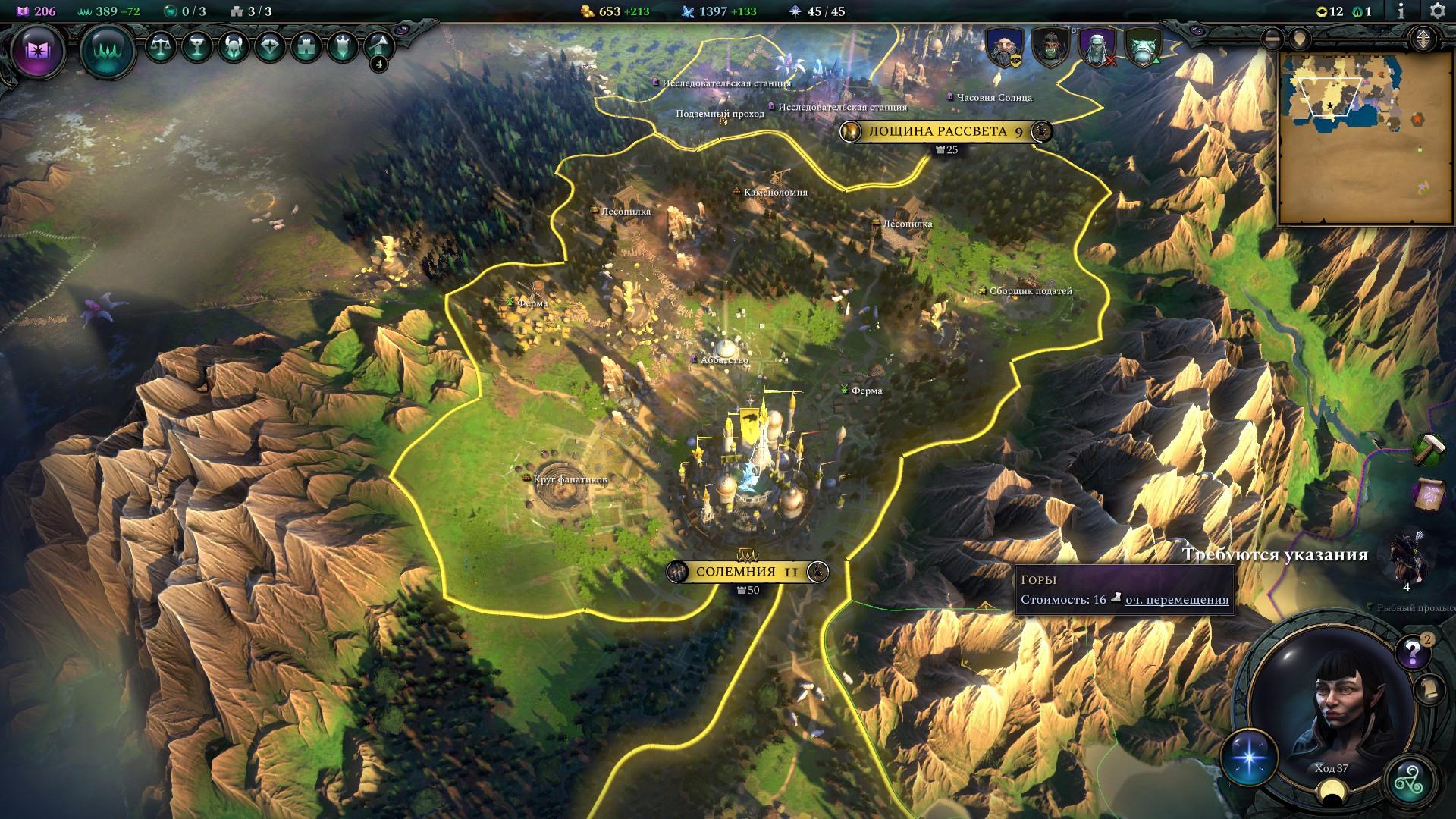1456x819 pixels.
Task: Open the axe icon with number 4
Action: tap(378, 49)
